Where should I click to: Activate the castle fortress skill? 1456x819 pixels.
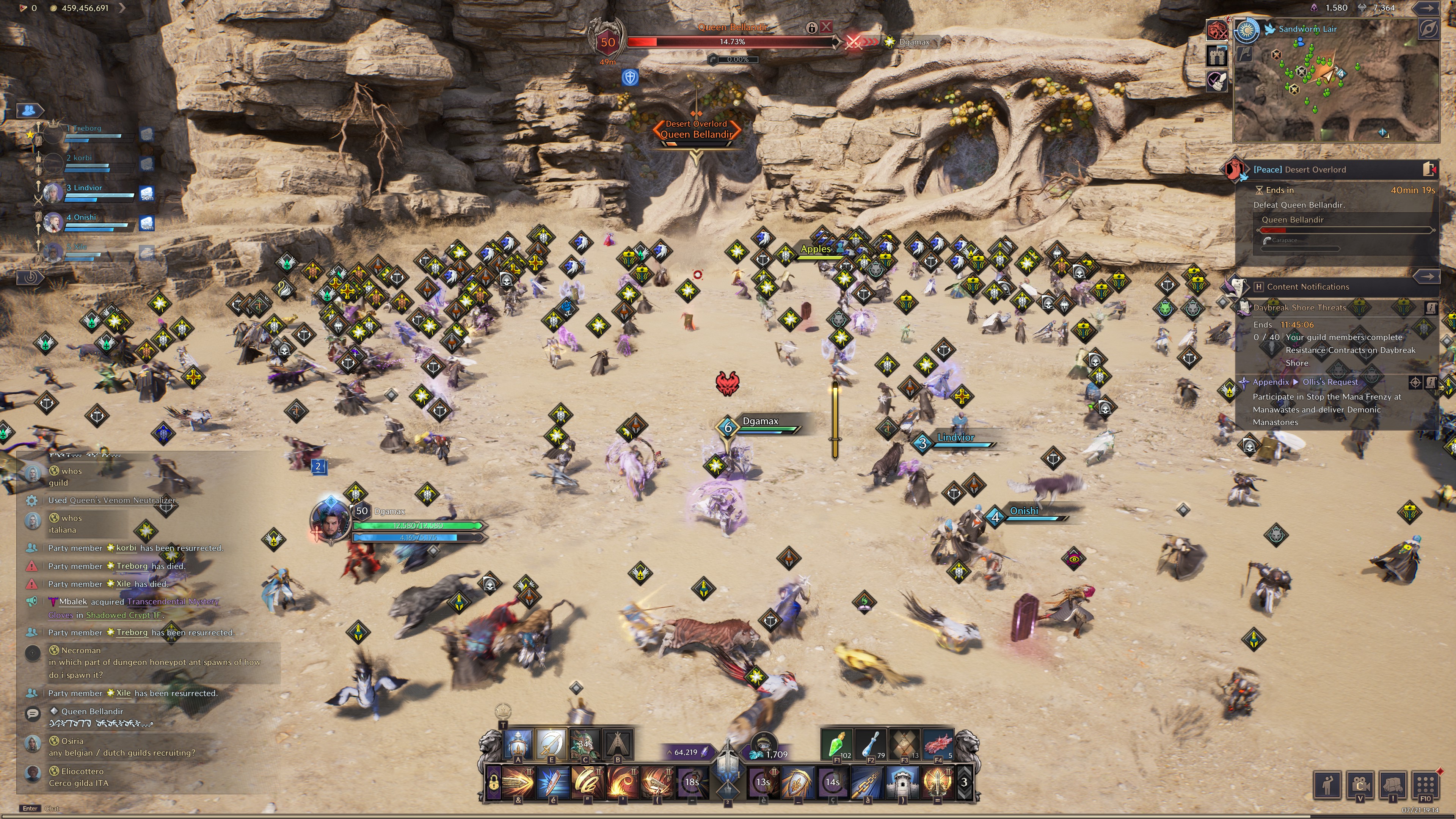click(902, 782)
